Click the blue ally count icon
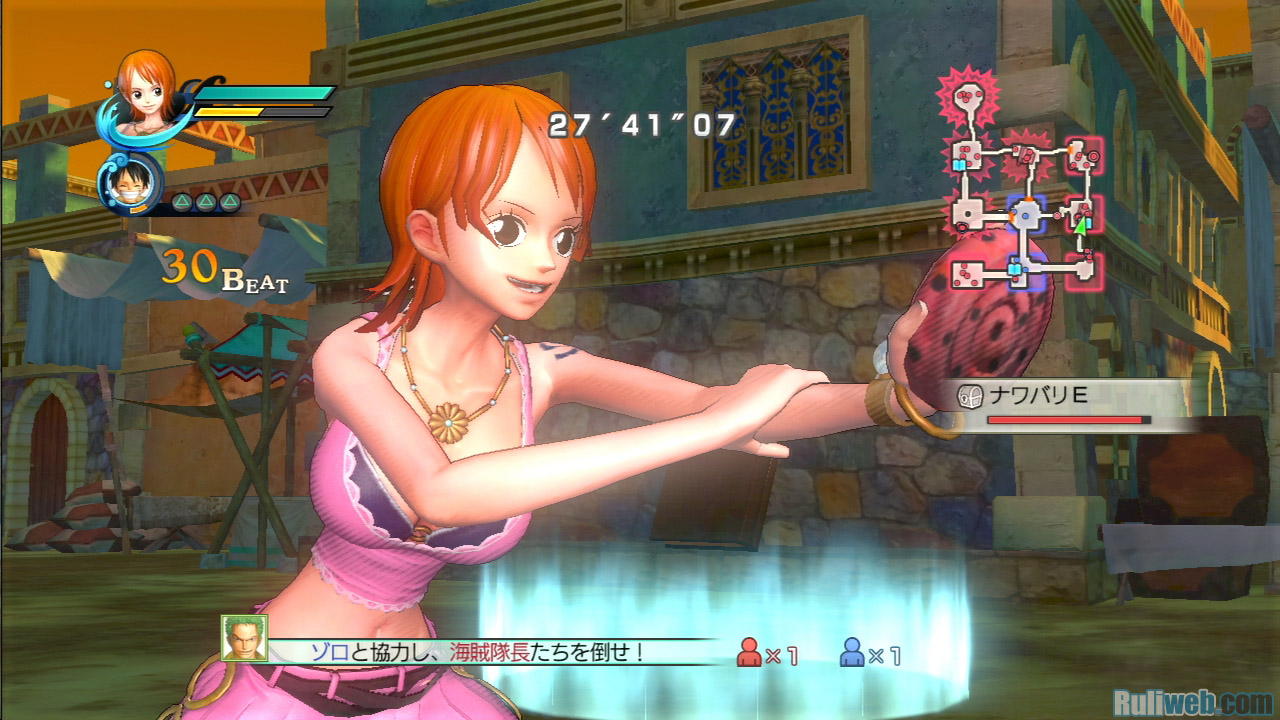This screenshot has width=1280, height=720. pyautogui.click(x=852, y=653)
